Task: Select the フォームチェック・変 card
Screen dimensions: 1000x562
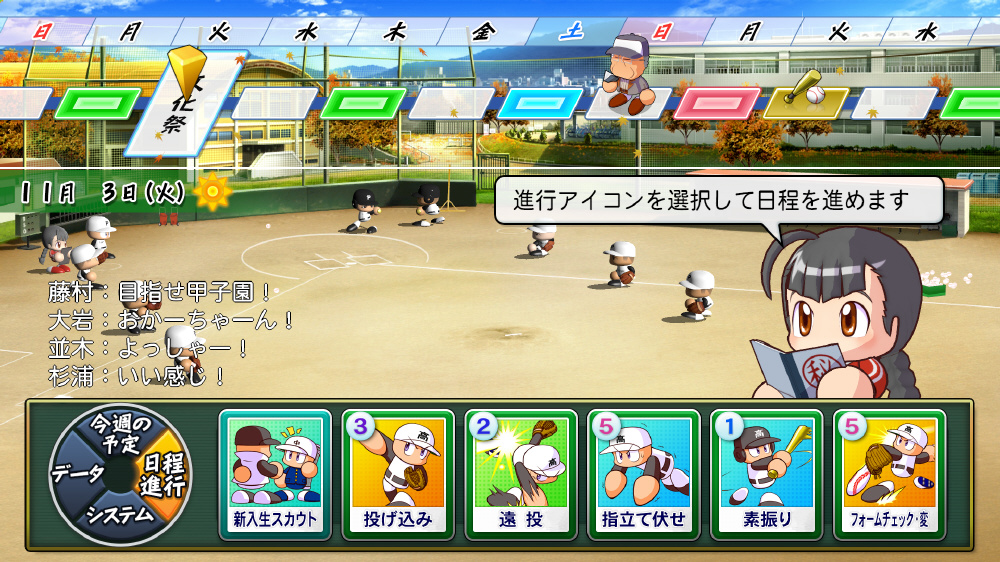Action: 890,474
